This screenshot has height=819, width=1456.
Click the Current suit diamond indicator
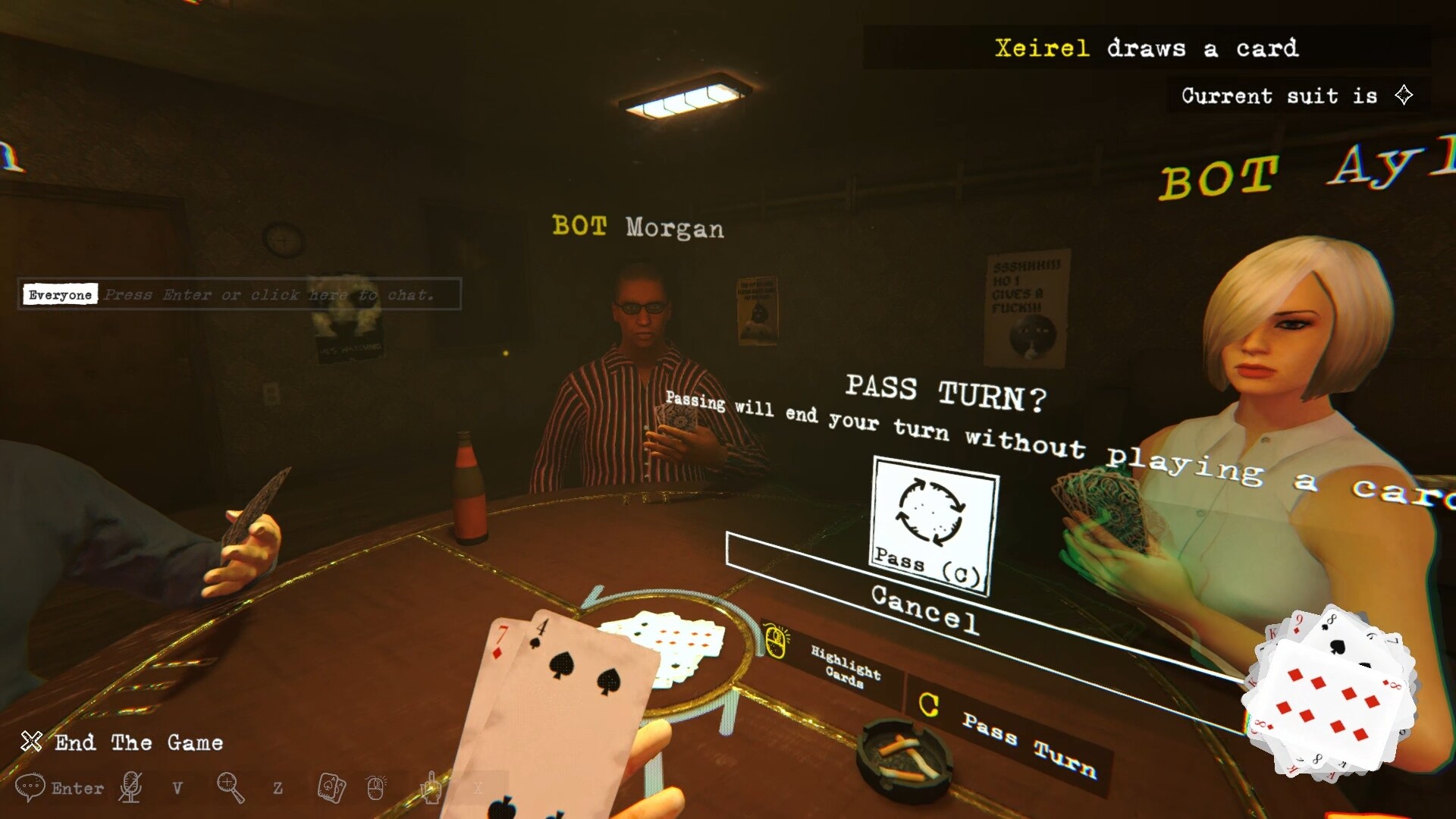coord(1404,95)
